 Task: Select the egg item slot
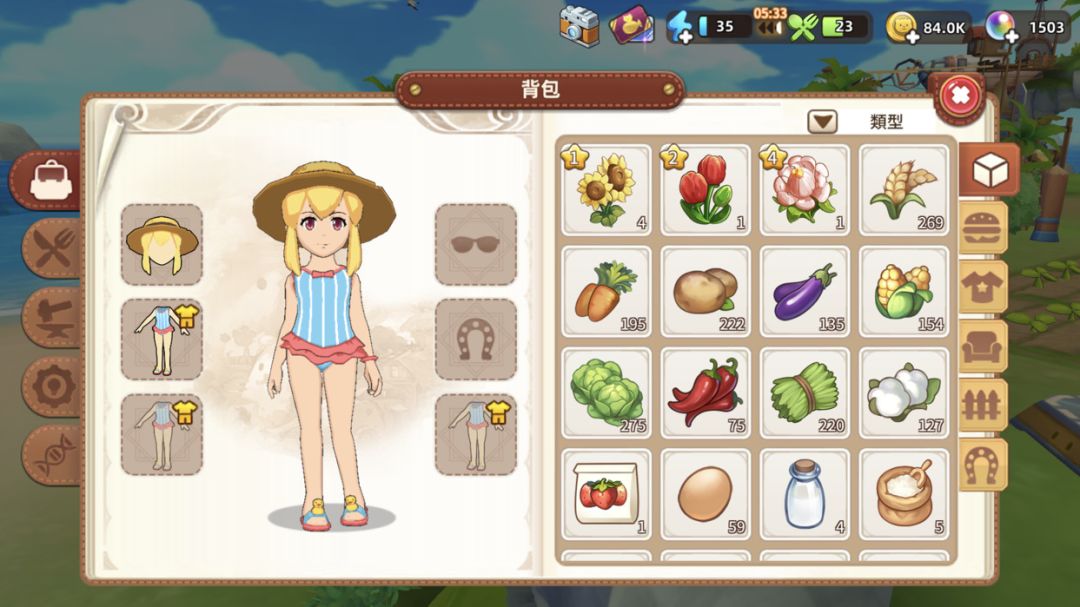tap(705, 493)
